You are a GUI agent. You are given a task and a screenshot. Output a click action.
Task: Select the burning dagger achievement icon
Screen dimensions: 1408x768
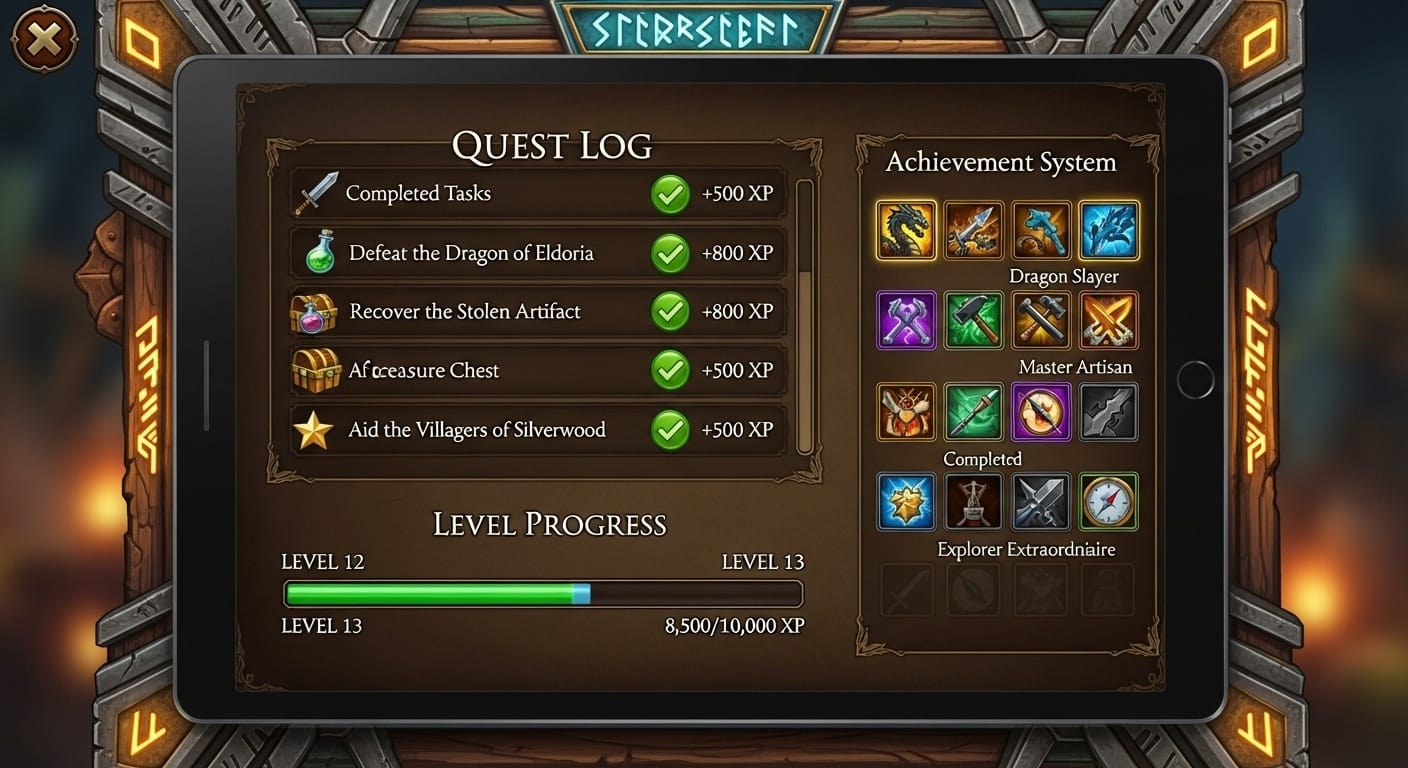click(x=905, y=412)
